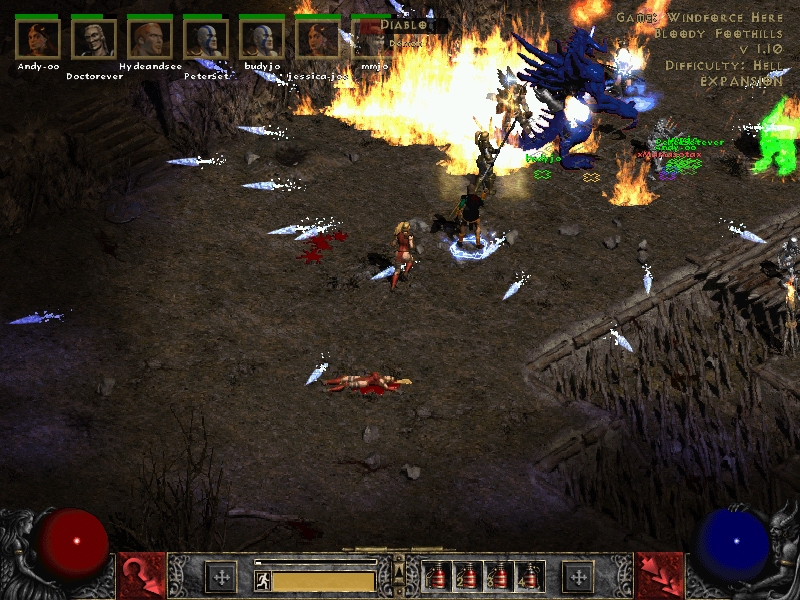
Task: Use the potion in belt slot 4
Action: [531, 577]
